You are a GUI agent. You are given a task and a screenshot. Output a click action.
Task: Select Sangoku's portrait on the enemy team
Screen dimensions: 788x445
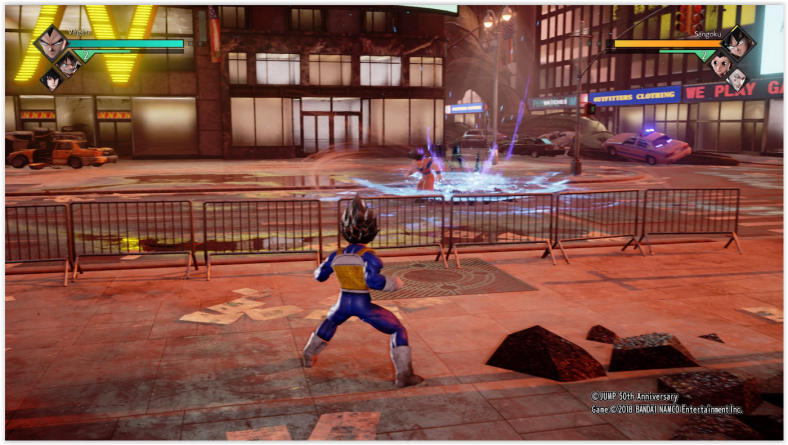tap(737, 42)
